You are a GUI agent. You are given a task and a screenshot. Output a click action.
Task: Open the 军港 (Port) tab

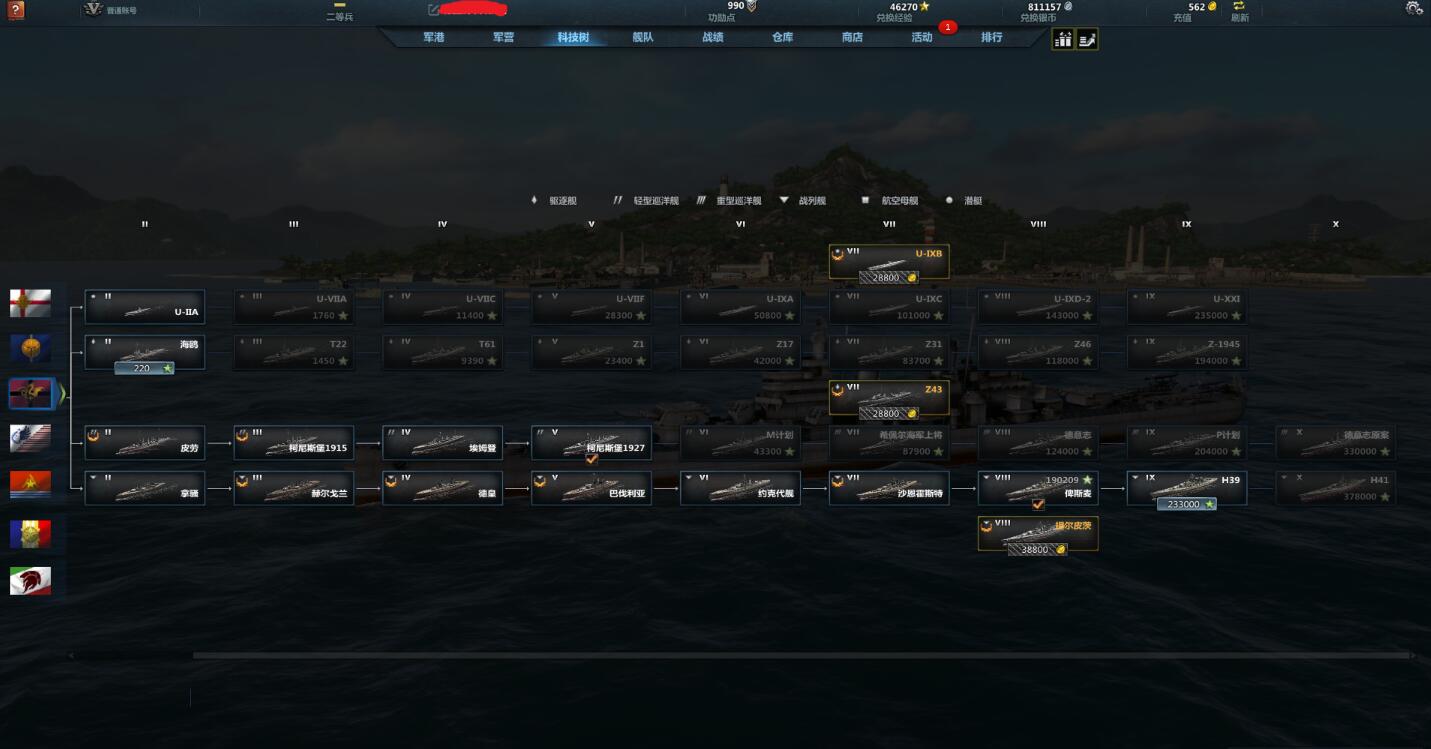coord(433,38)
